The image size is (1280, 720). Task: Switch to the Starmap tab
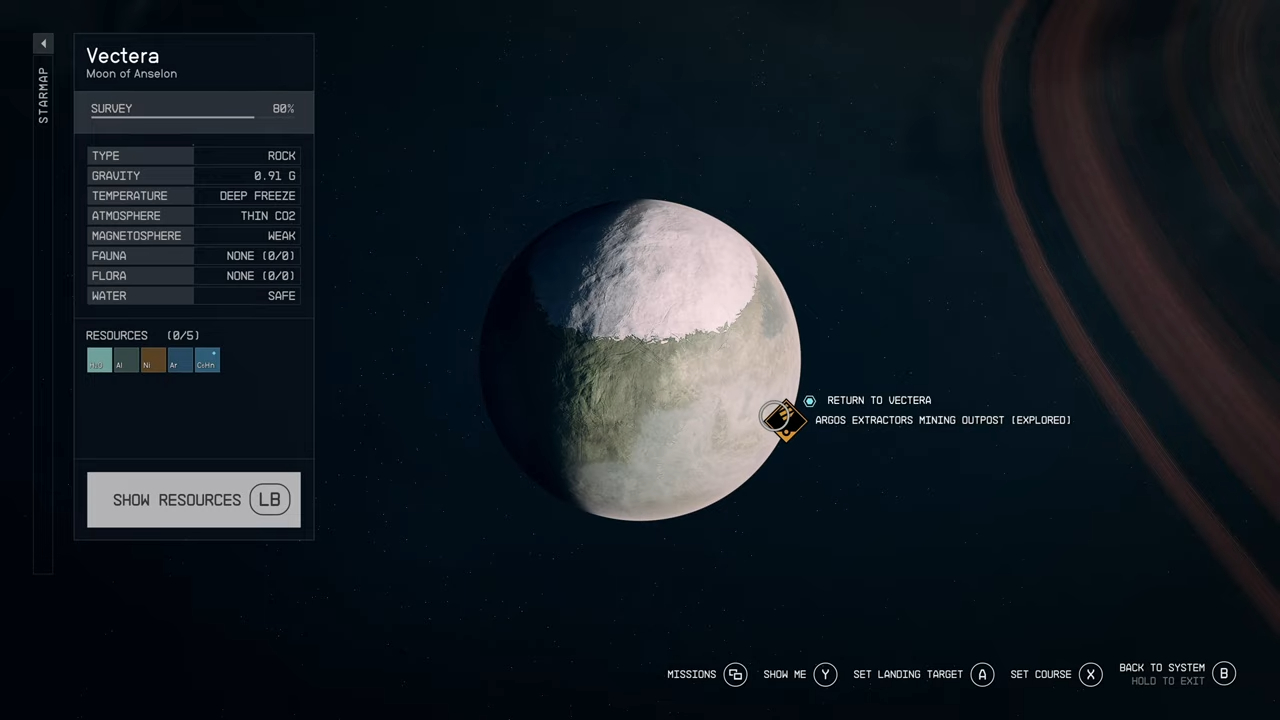point(43,95)
